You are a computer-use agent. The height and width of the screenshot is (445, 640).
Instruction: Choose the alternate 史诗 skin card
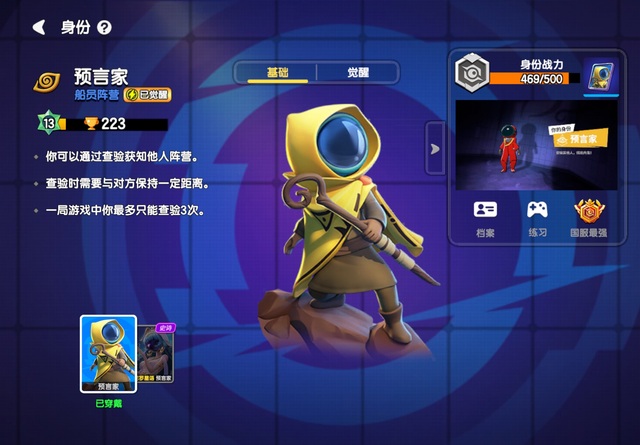pyautogui.click(x=157, y=355)
